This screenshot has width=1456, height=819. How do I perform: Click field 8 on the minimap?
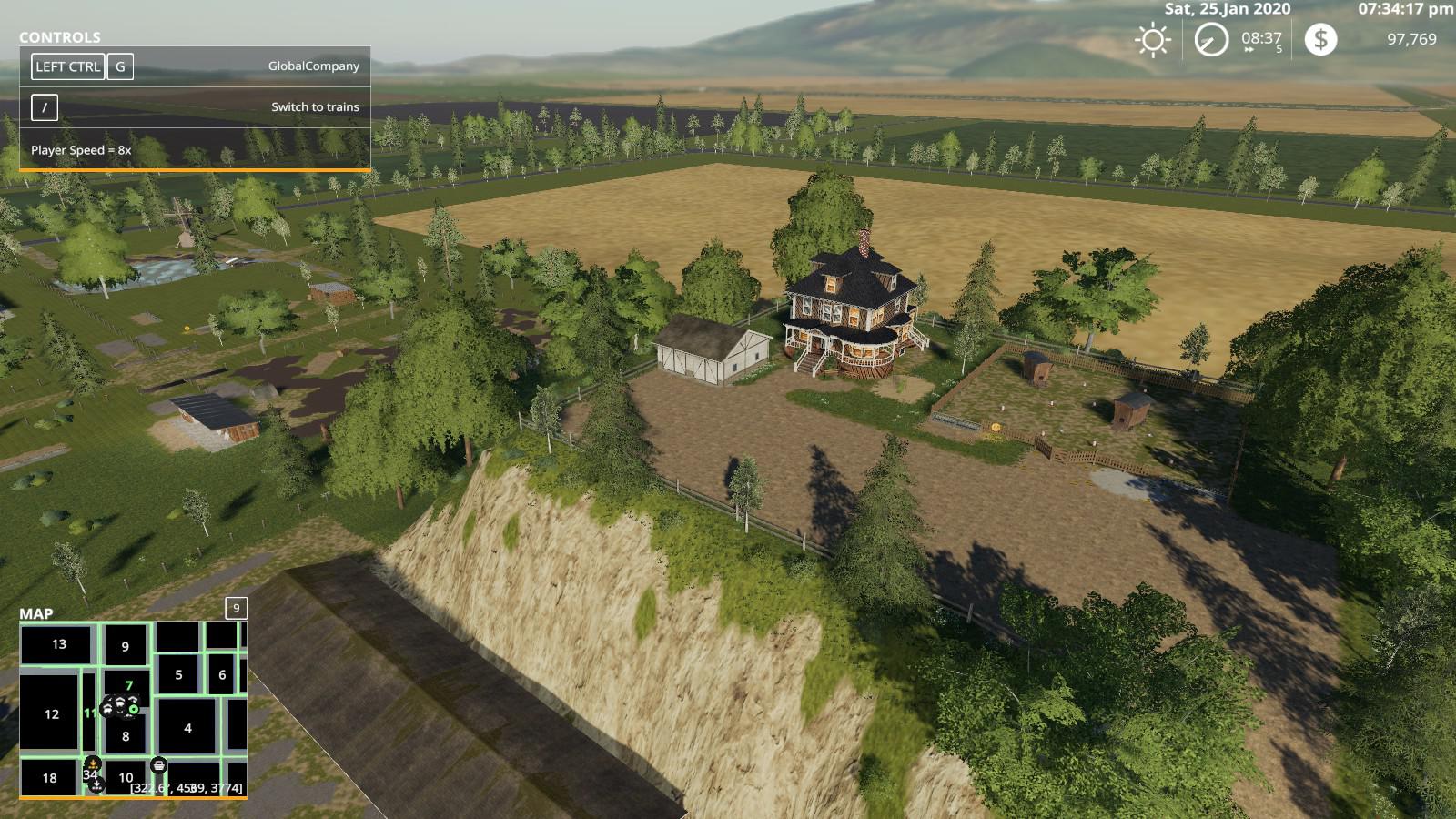coord(126,736)
